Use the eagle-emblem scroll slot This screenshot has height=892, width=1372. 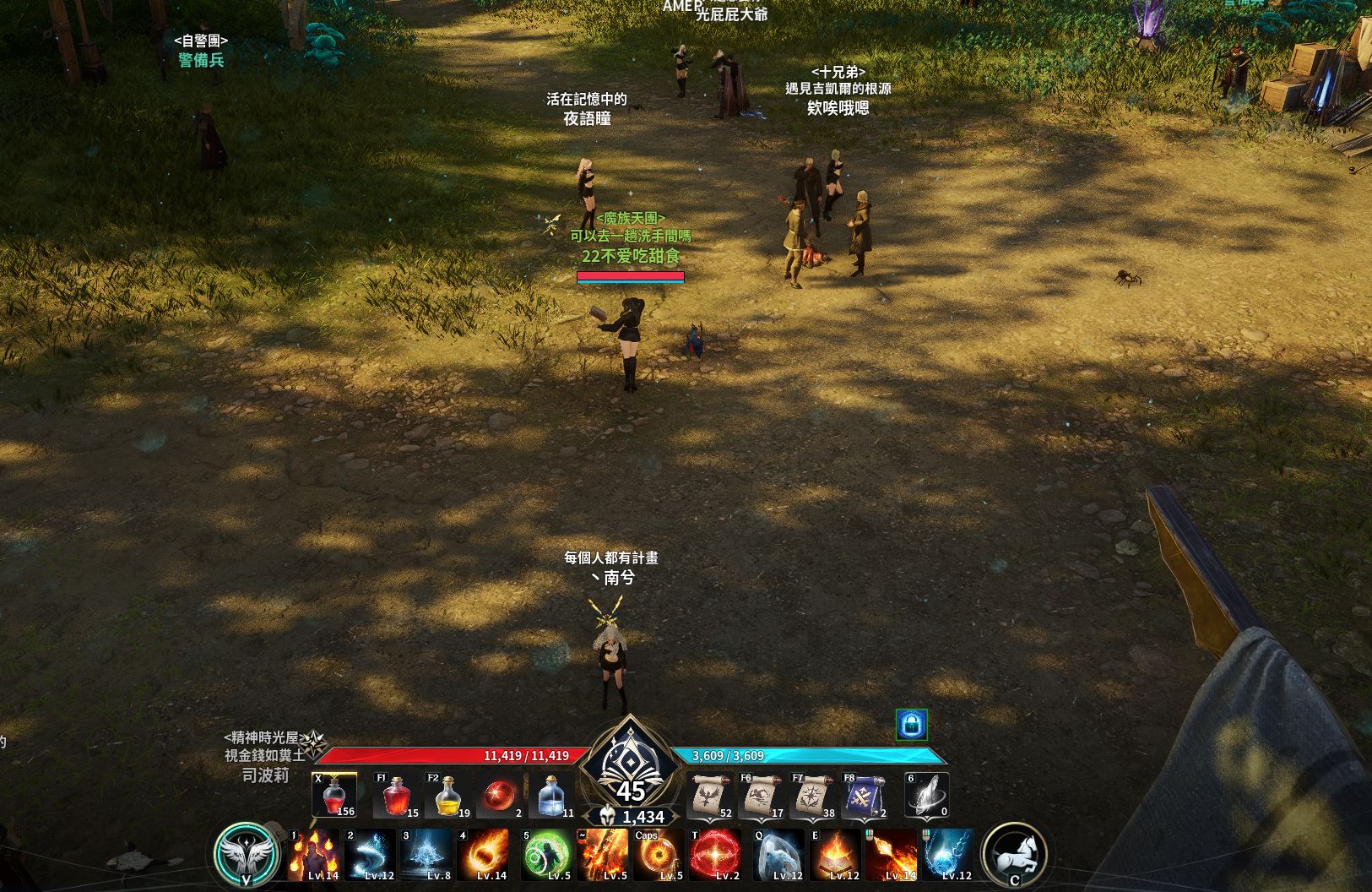pyautogui.click(x=710, y=796)
